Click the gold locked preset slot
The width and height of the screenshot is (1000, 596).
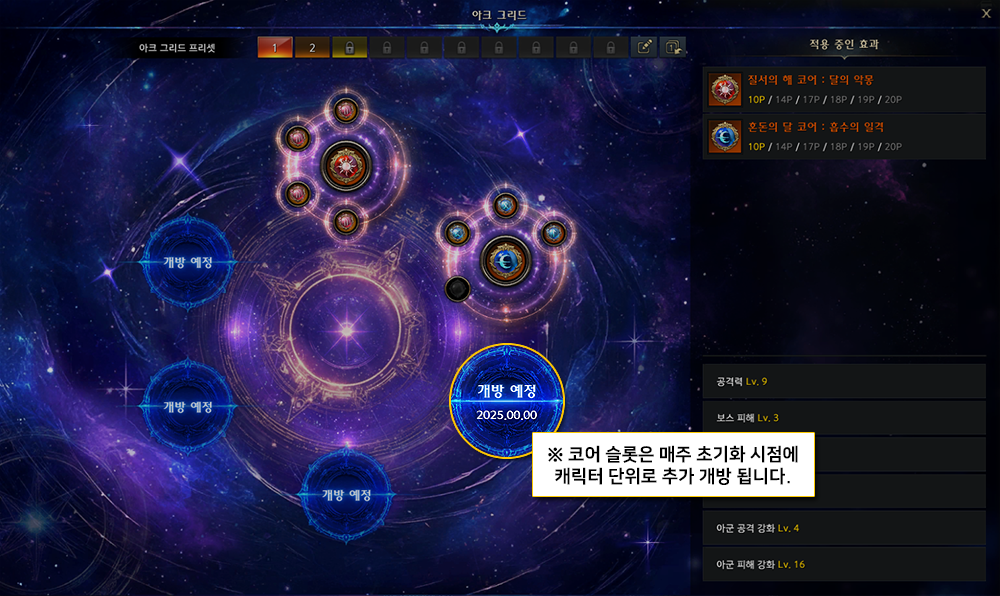click(x=349, y=47)
